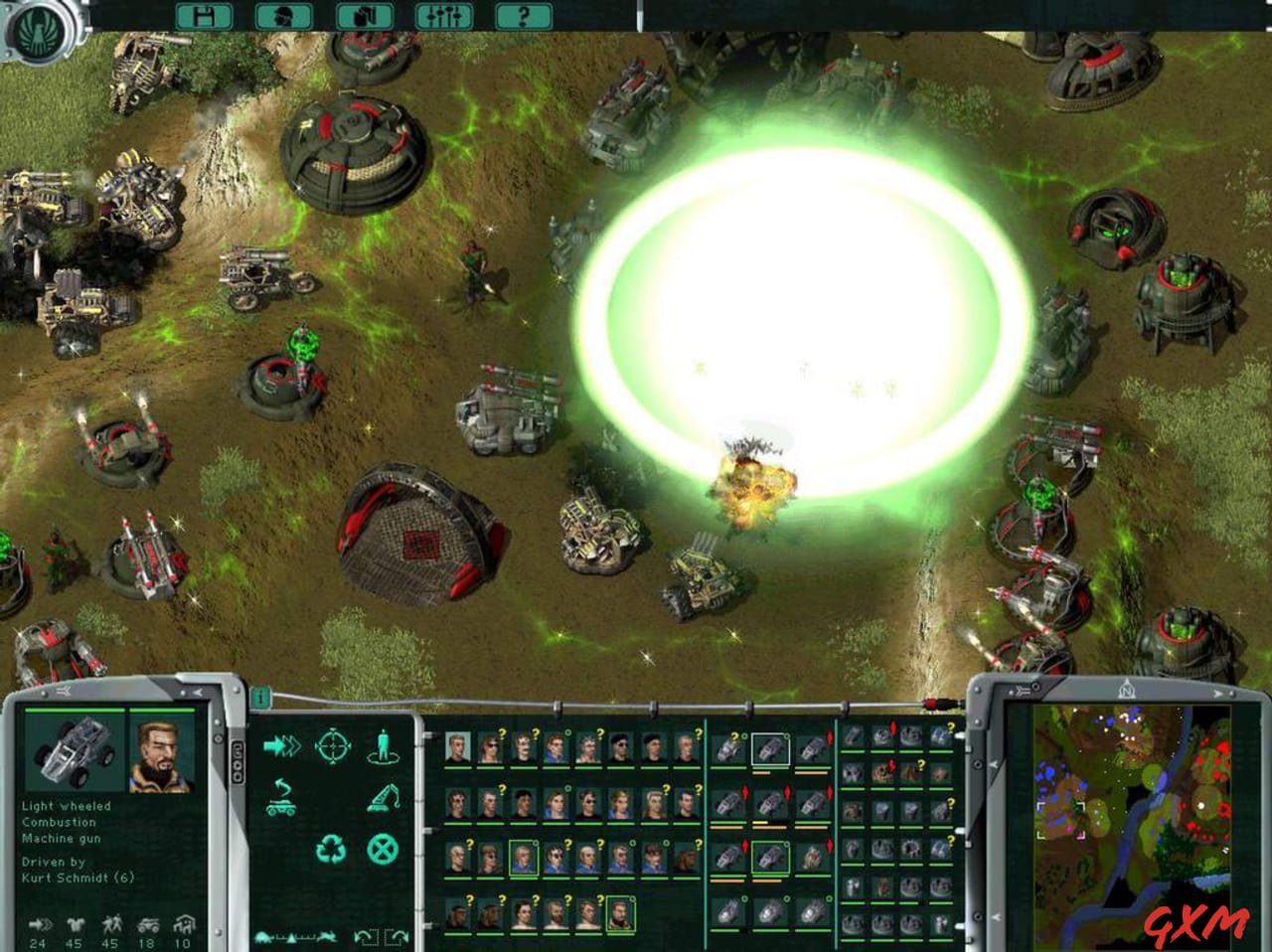Click the X cancel command icon

(383, 849)
